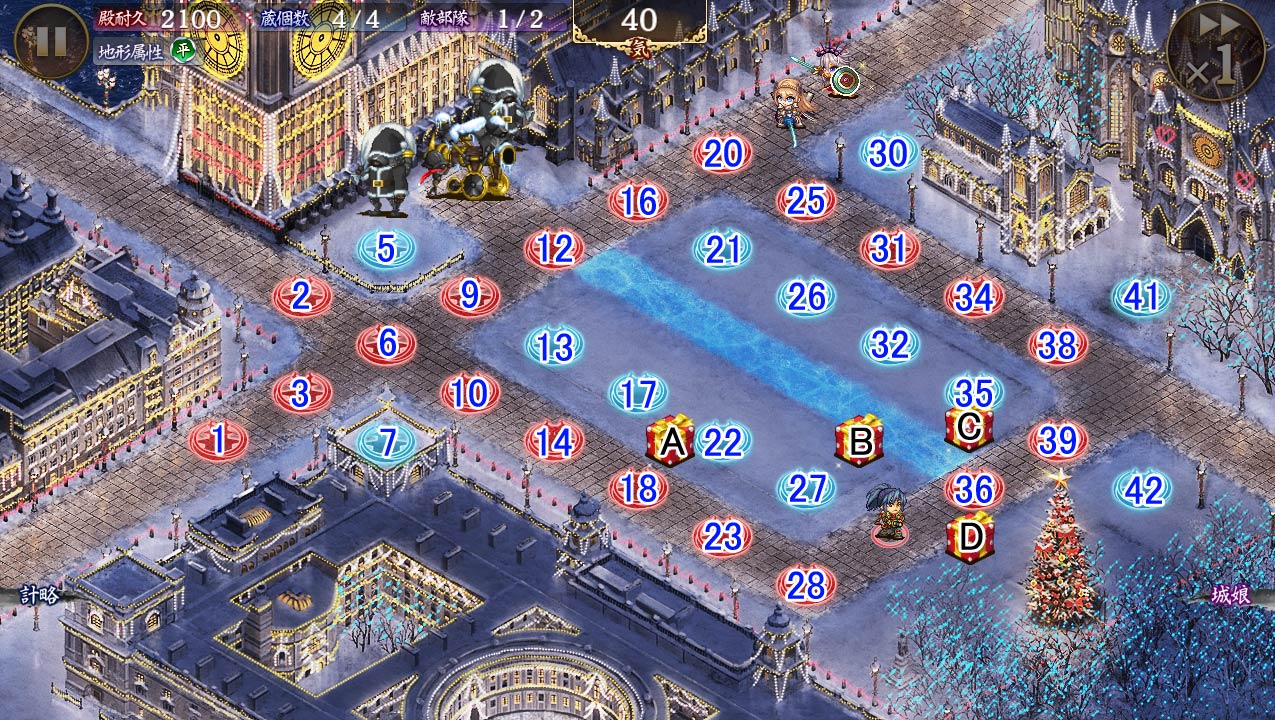The height and width of the screenshot is (720, 1275).
Task: Open gift box B
Action: (859, 441)
